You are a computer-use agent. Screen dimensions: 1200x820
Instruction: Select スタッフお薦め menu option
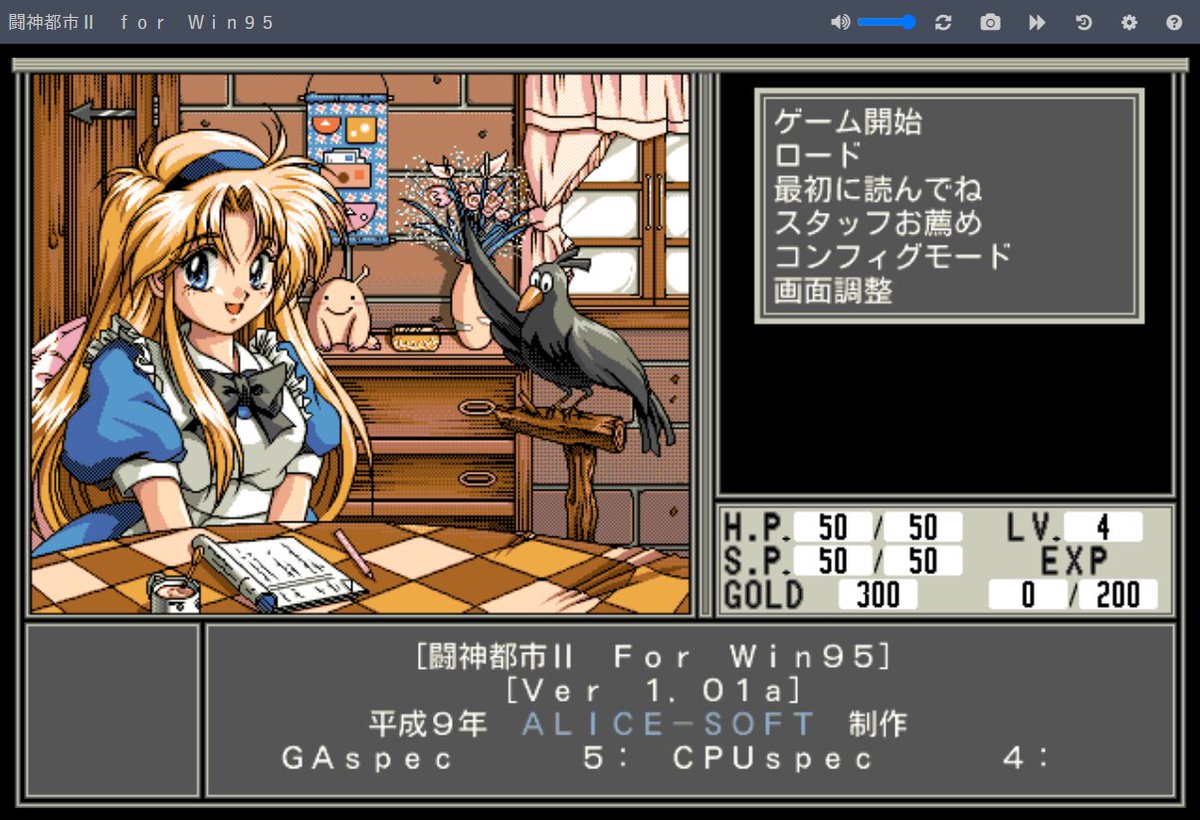pos(877,223)
